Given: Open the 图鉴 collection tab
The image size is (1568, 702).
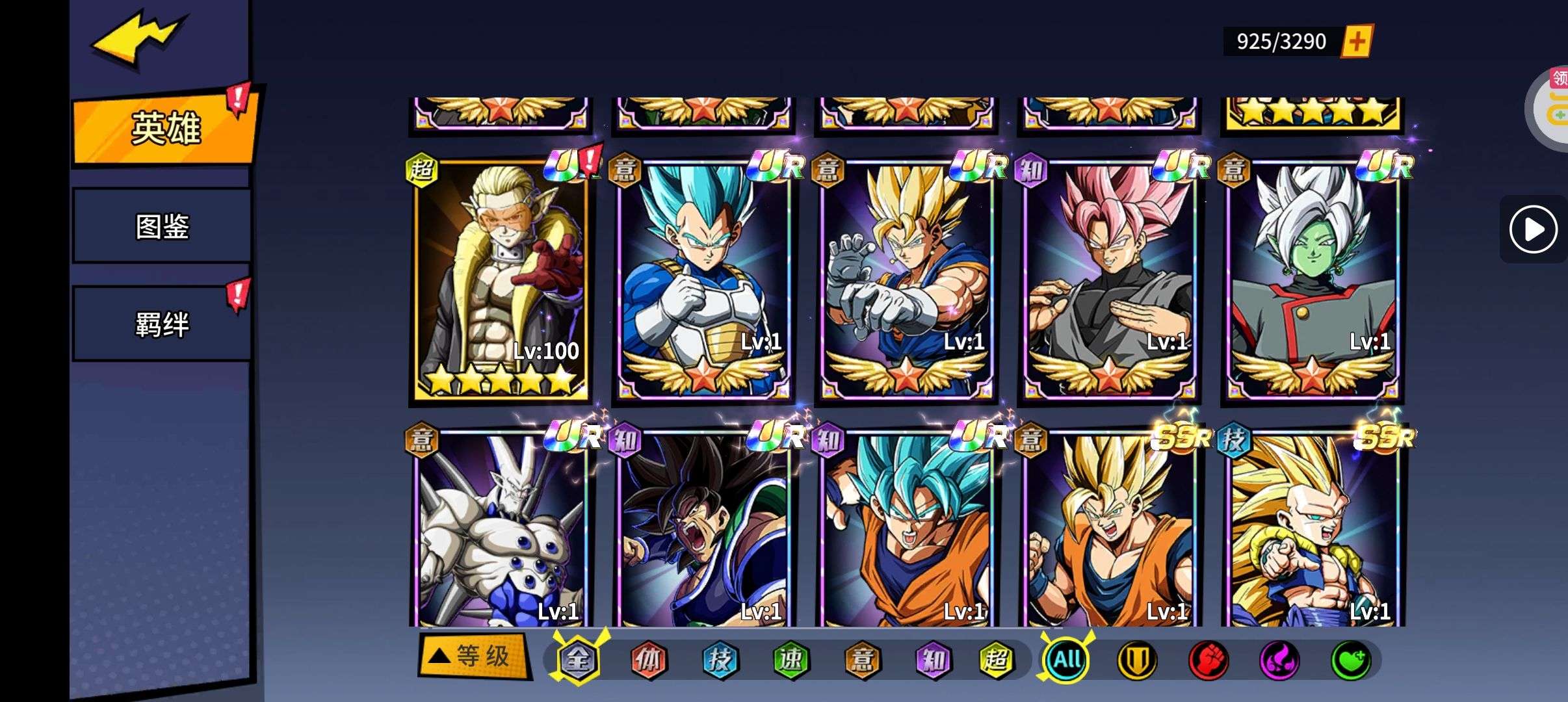Looking at the screenshot, I should pos(162,226).
